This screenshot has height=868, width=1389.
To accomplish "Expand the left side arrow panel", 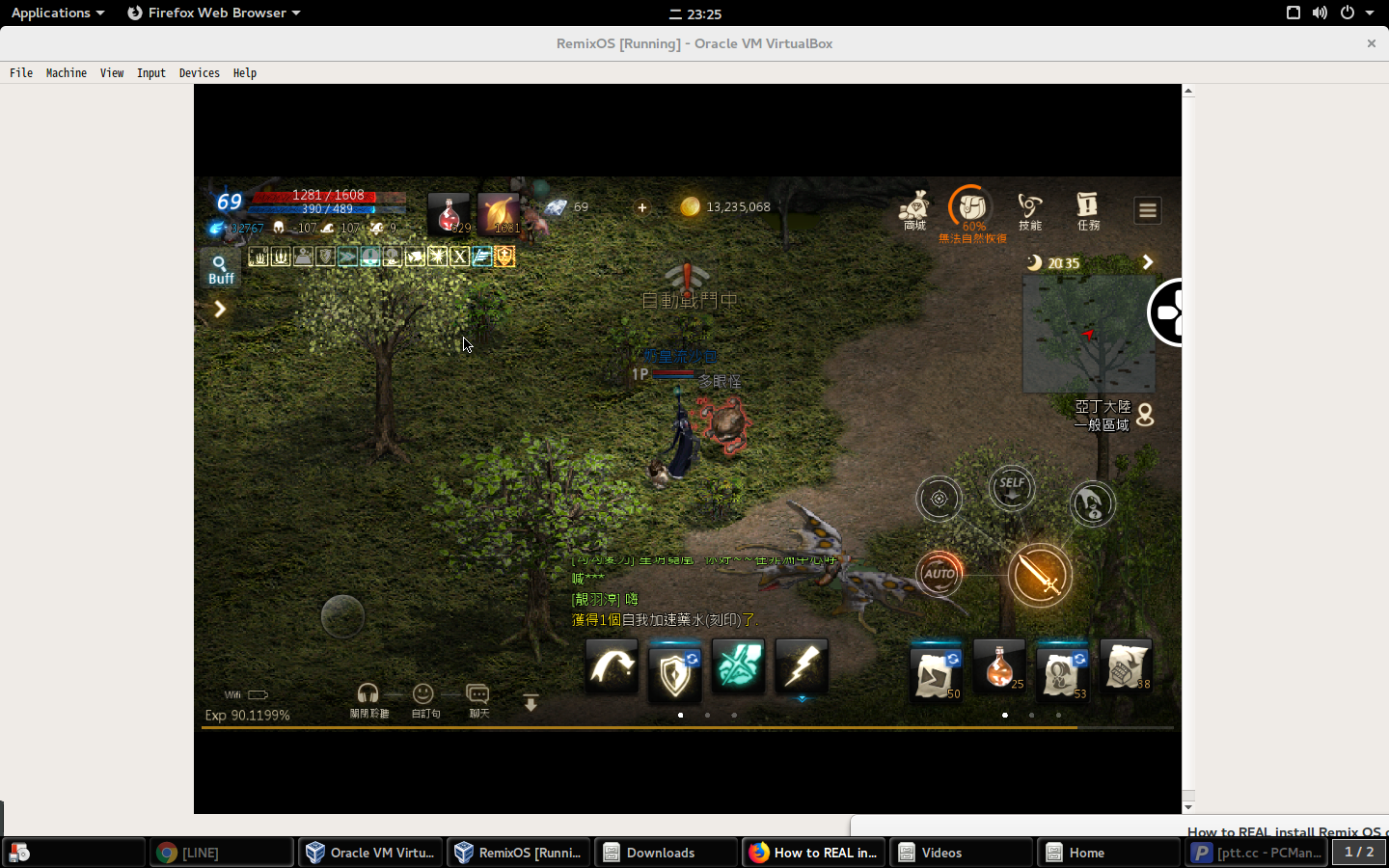I will [x=220, y=309].
